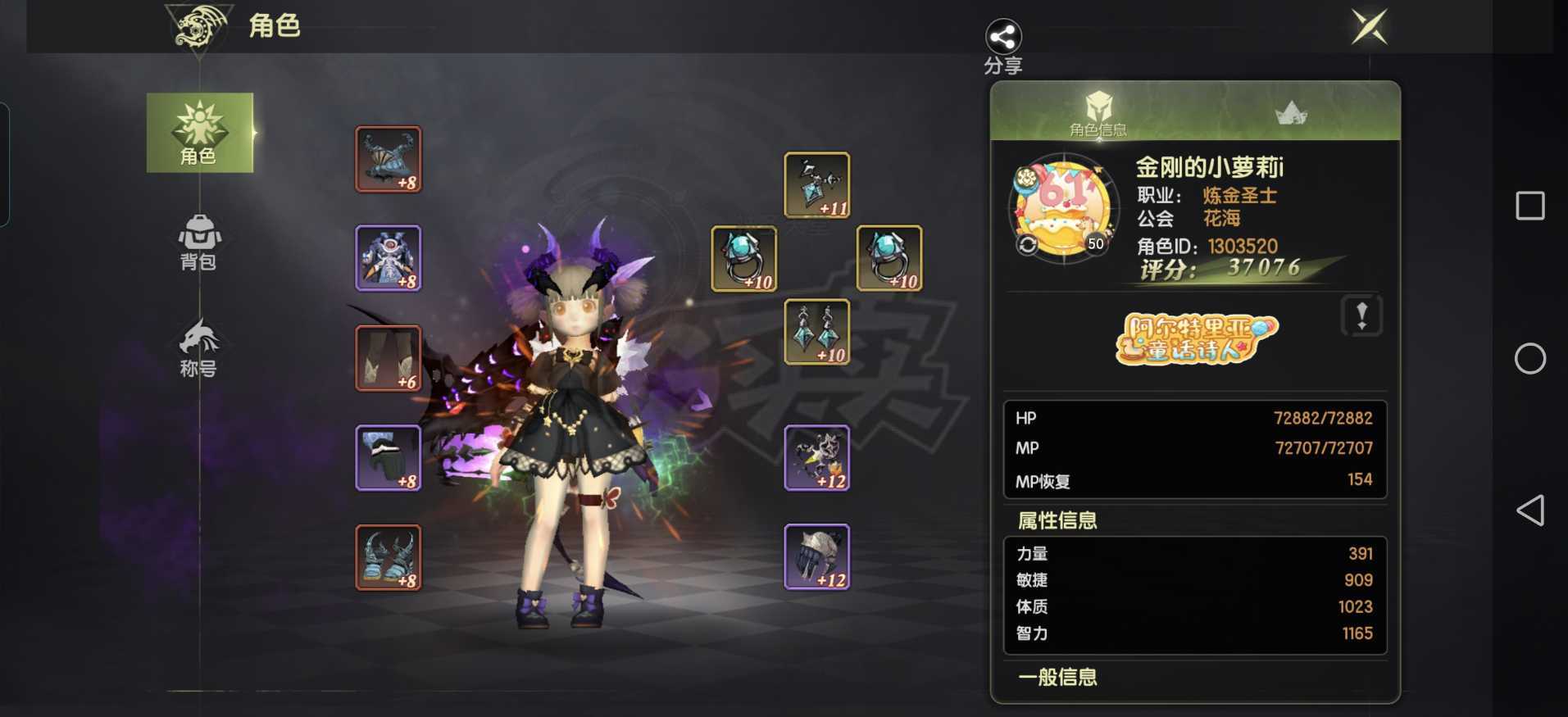Select the +8 helmet equipment slot
The width and height of the screenshot is (1568, 717).
[x=389, y=160]
